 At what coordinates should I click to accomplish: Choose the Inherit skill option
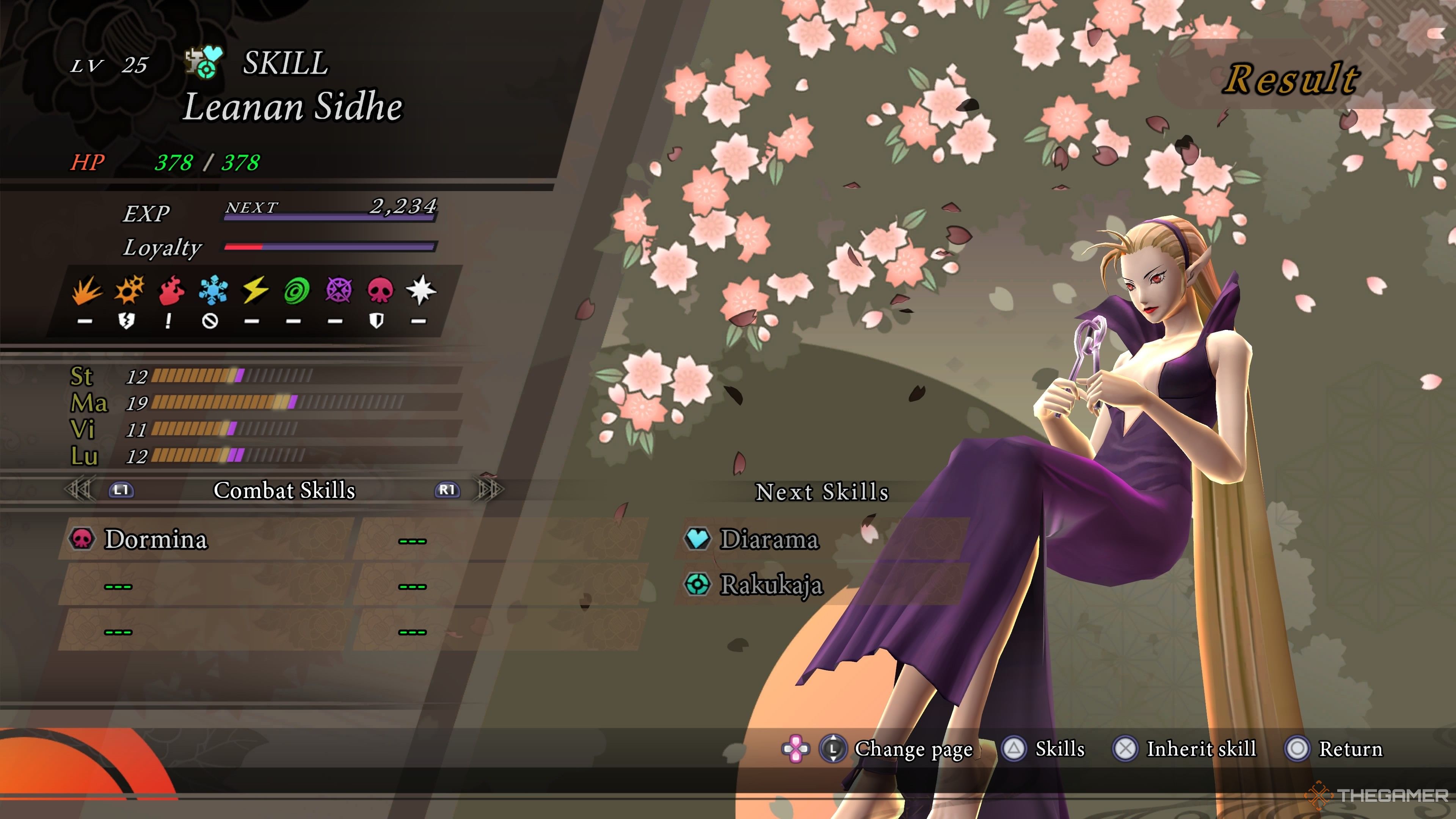(1200, 749)
